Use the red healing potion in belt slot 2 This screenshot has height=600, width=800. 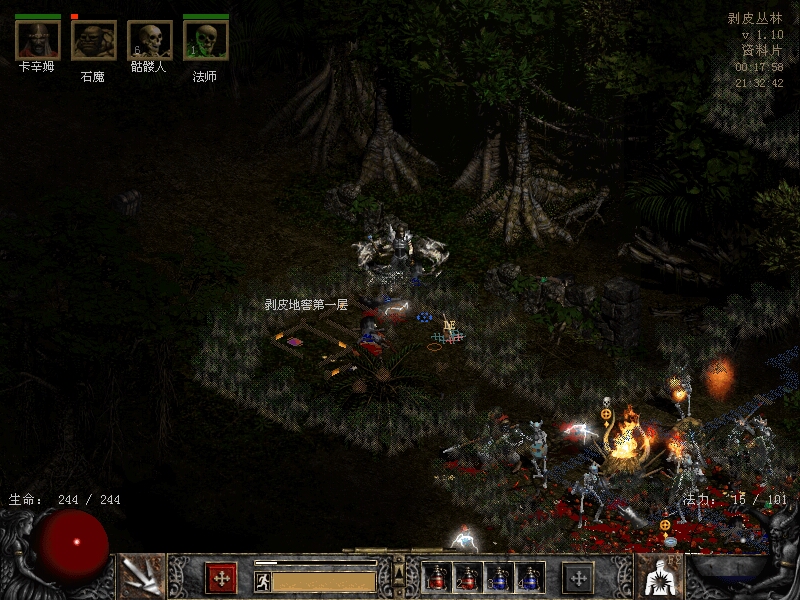point(468,577)
